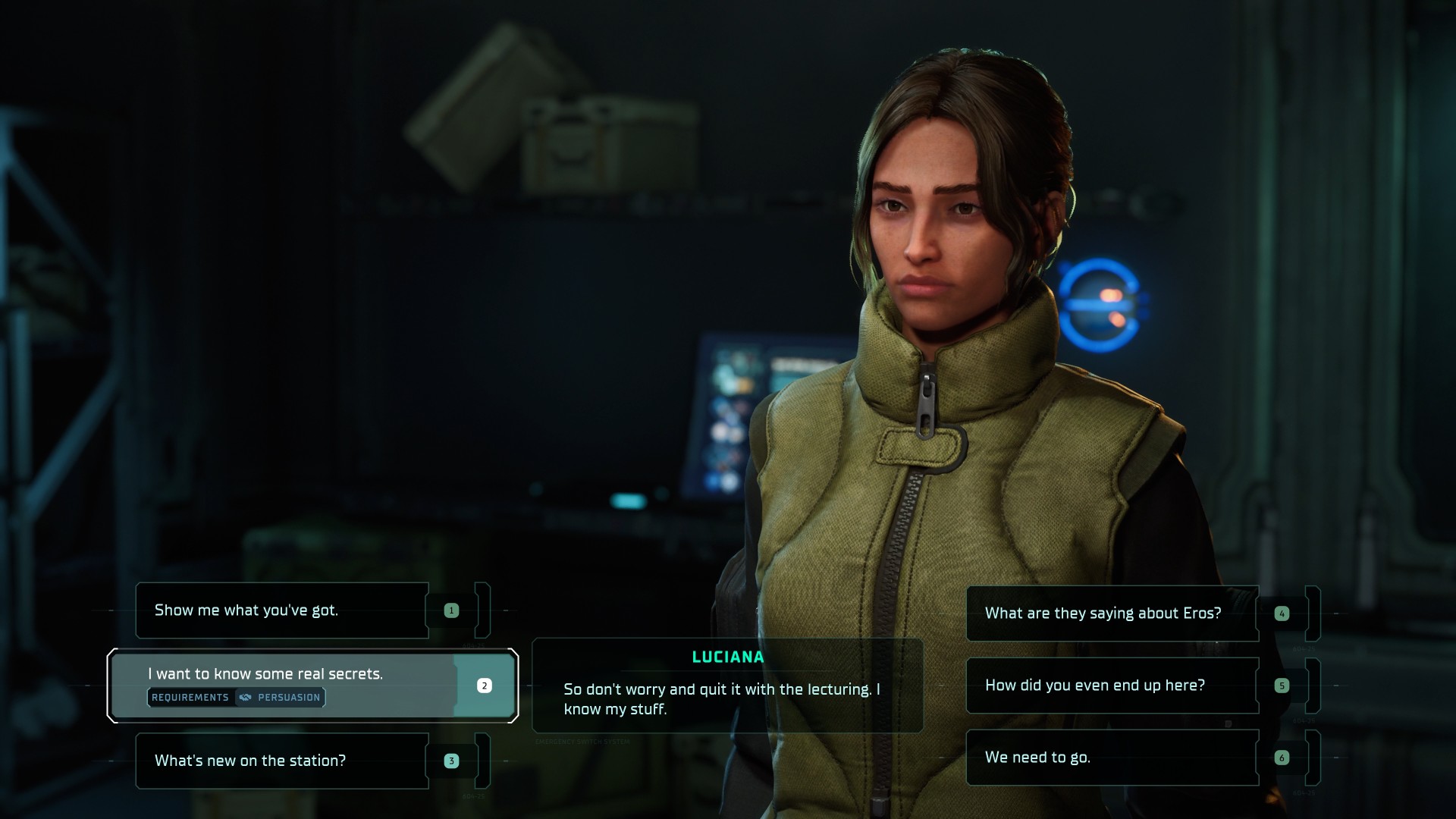End conversation with "We need to go."

coord(1112,758)
